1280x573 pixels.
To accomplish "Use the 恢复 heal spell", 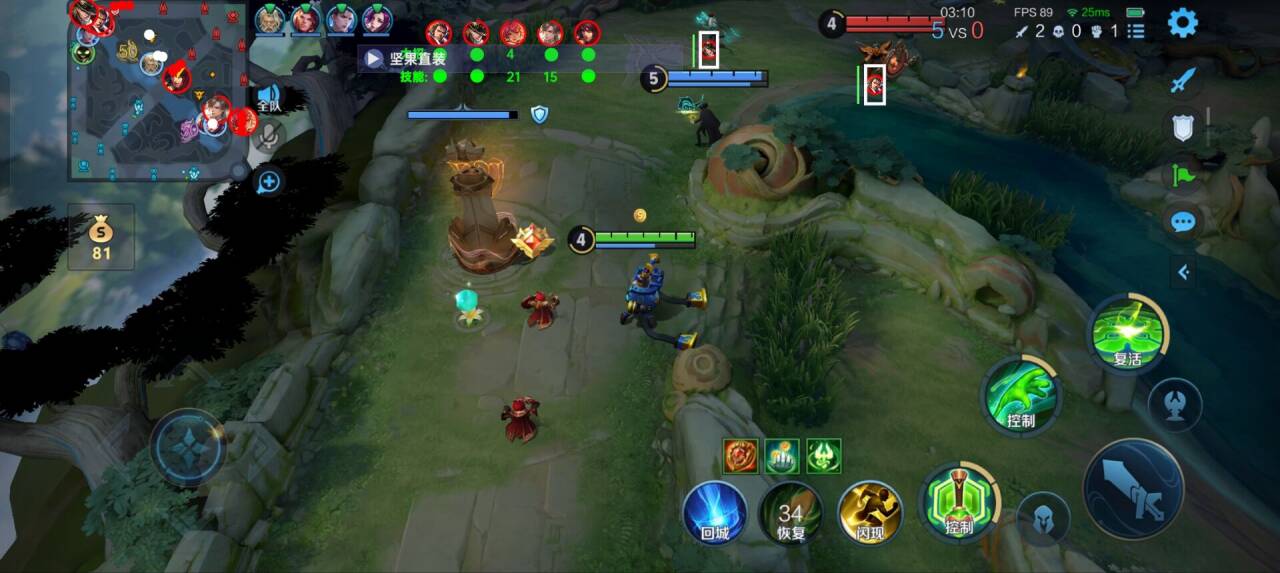I will click(791, 514).
